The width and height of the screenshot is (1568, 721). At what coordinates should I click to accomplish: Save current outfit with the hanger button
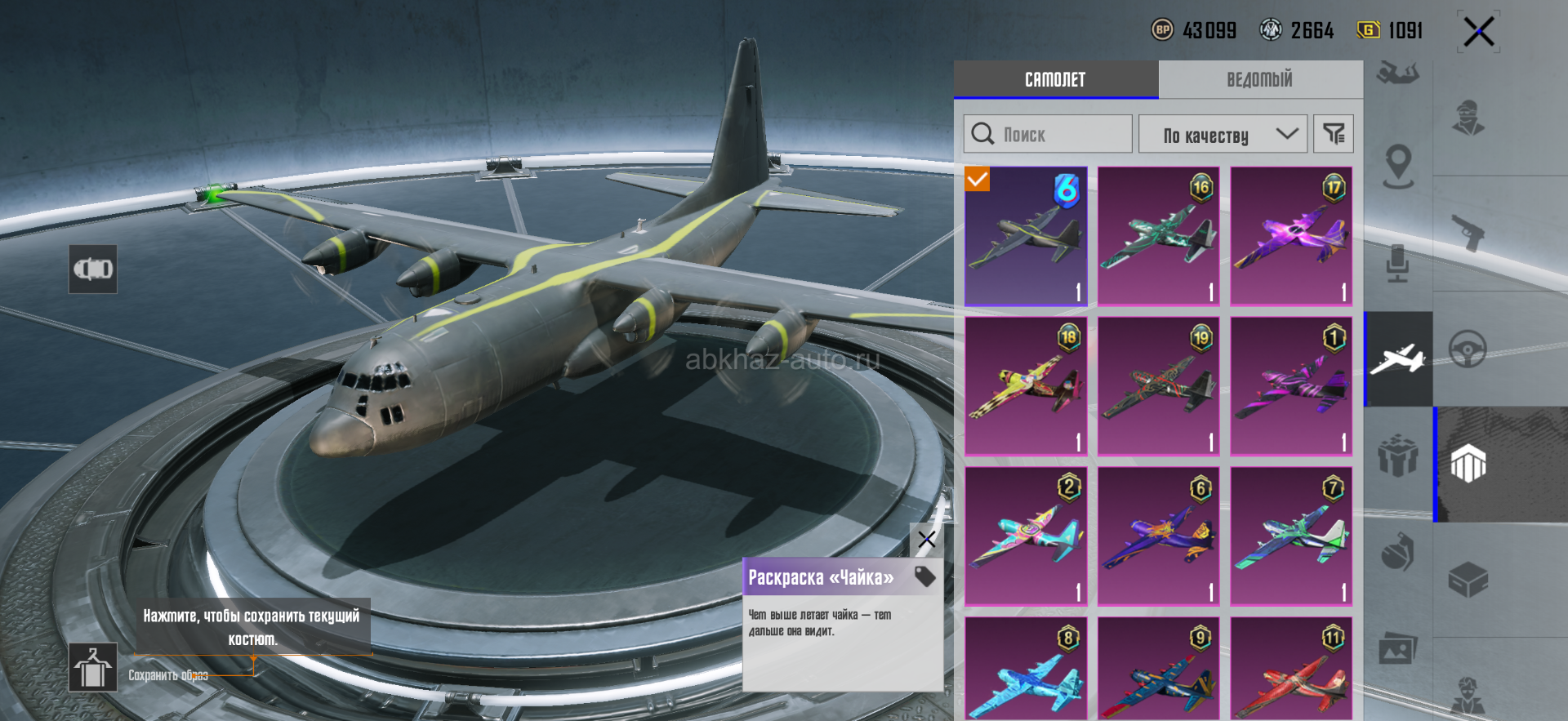click(x=92, y=667)
